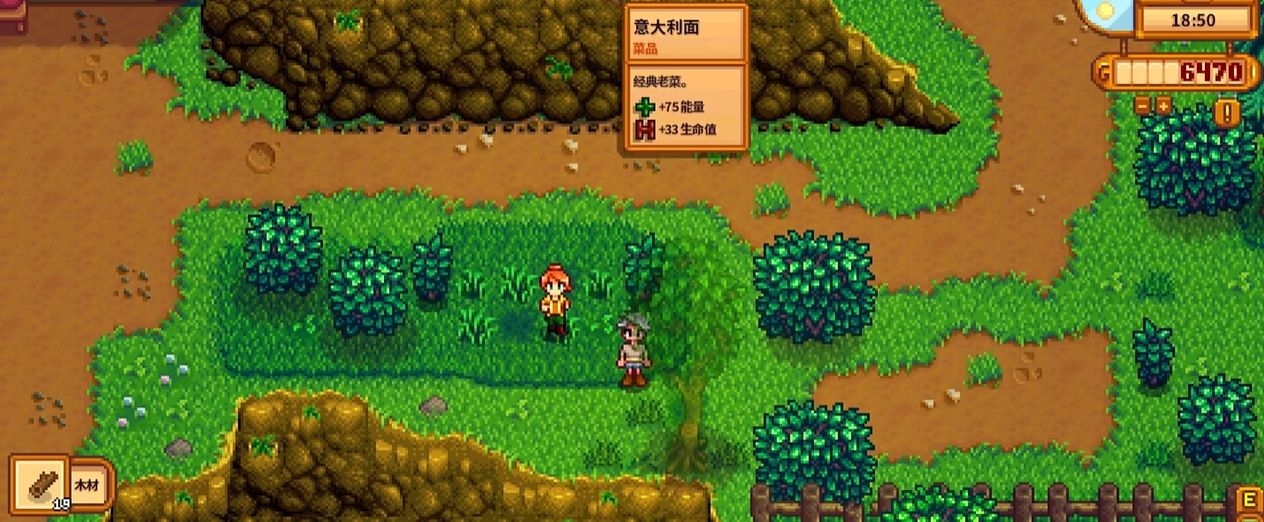Click the plus zoom-in button
This screenshot has width=1264, height=522.
point(1163,105)
